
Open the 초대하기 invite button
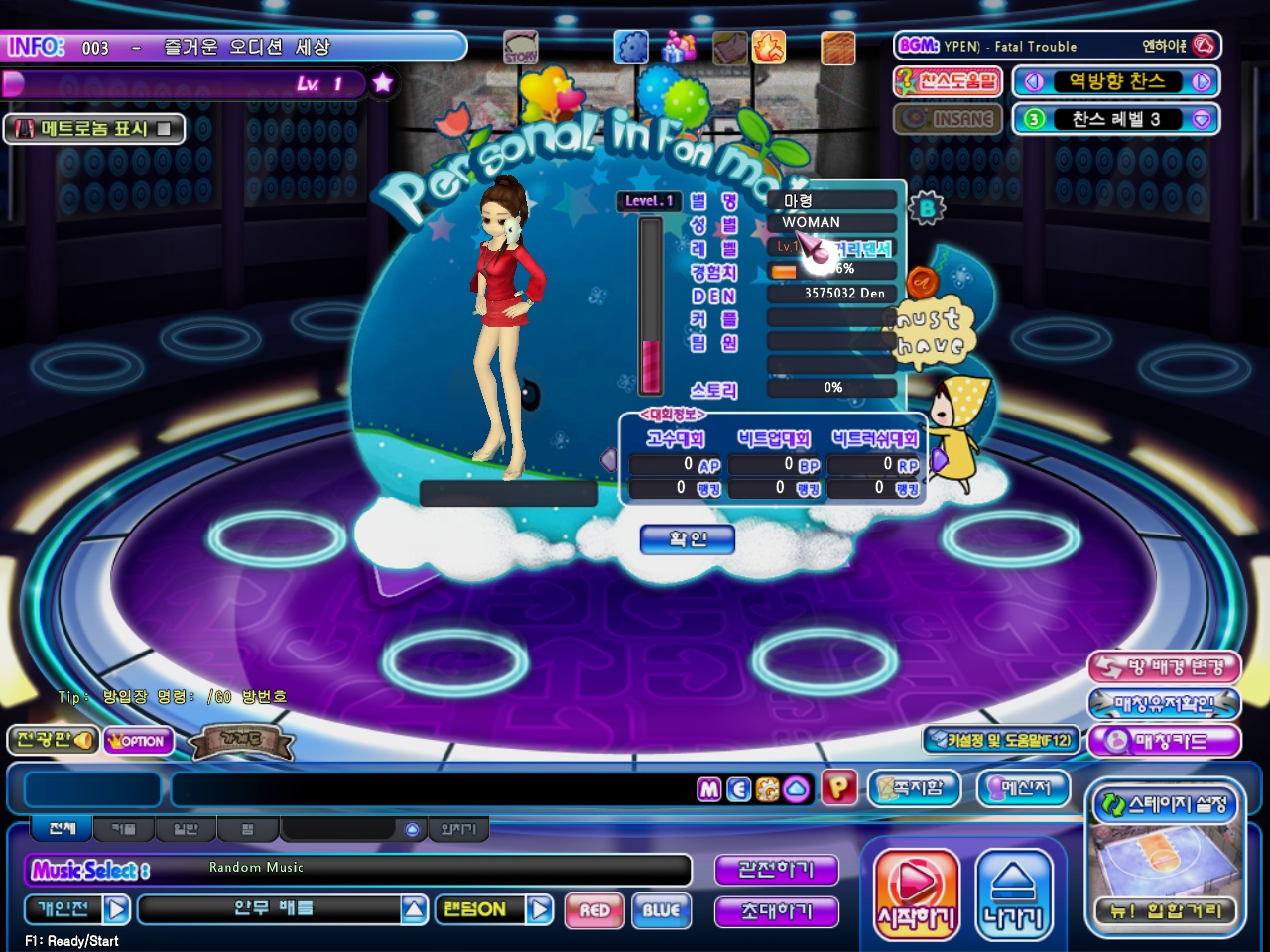pyautogui.click(x=776, y=911)
